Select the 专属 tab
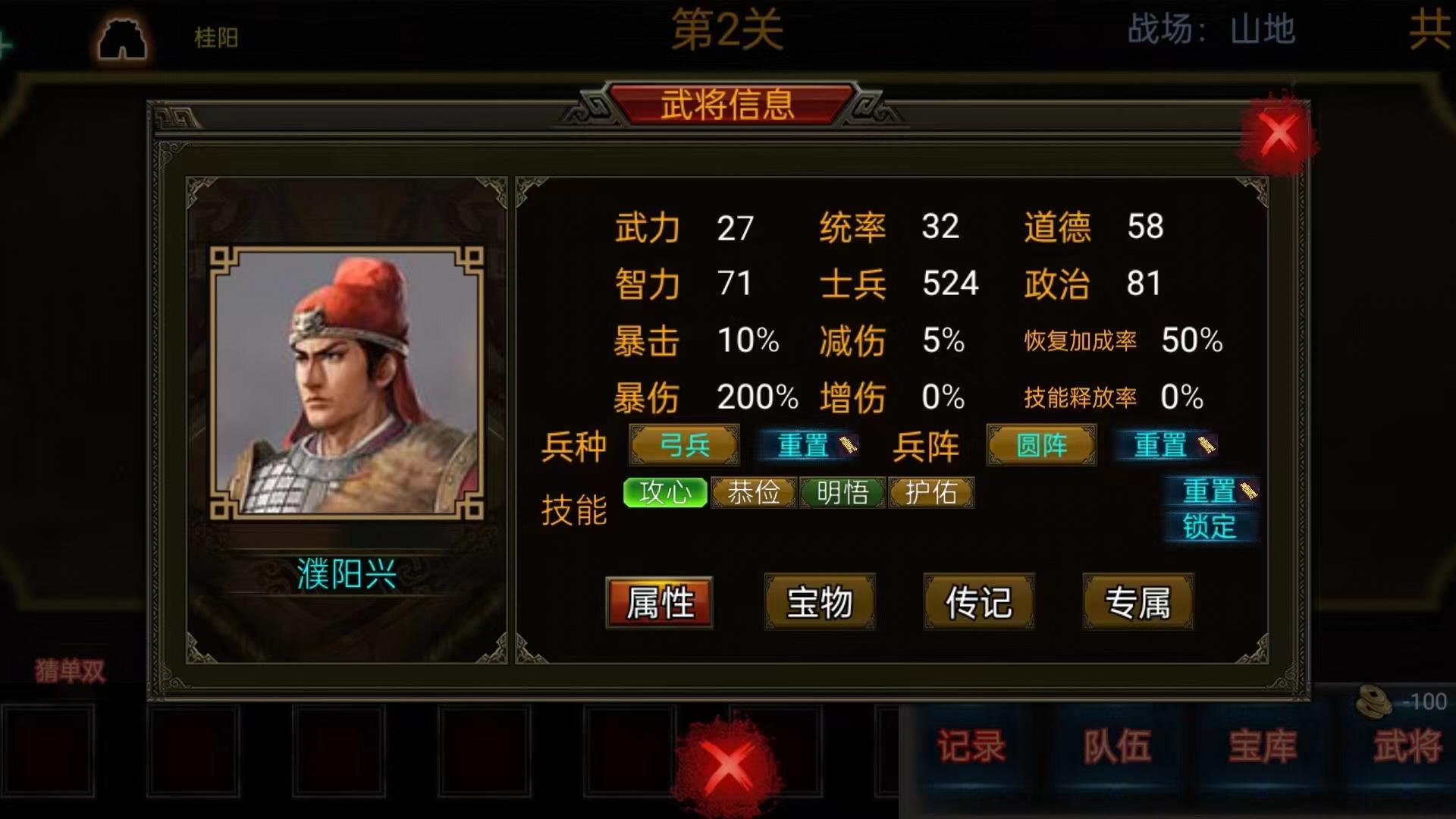Screen dimensions: 1456x819 1137,603
